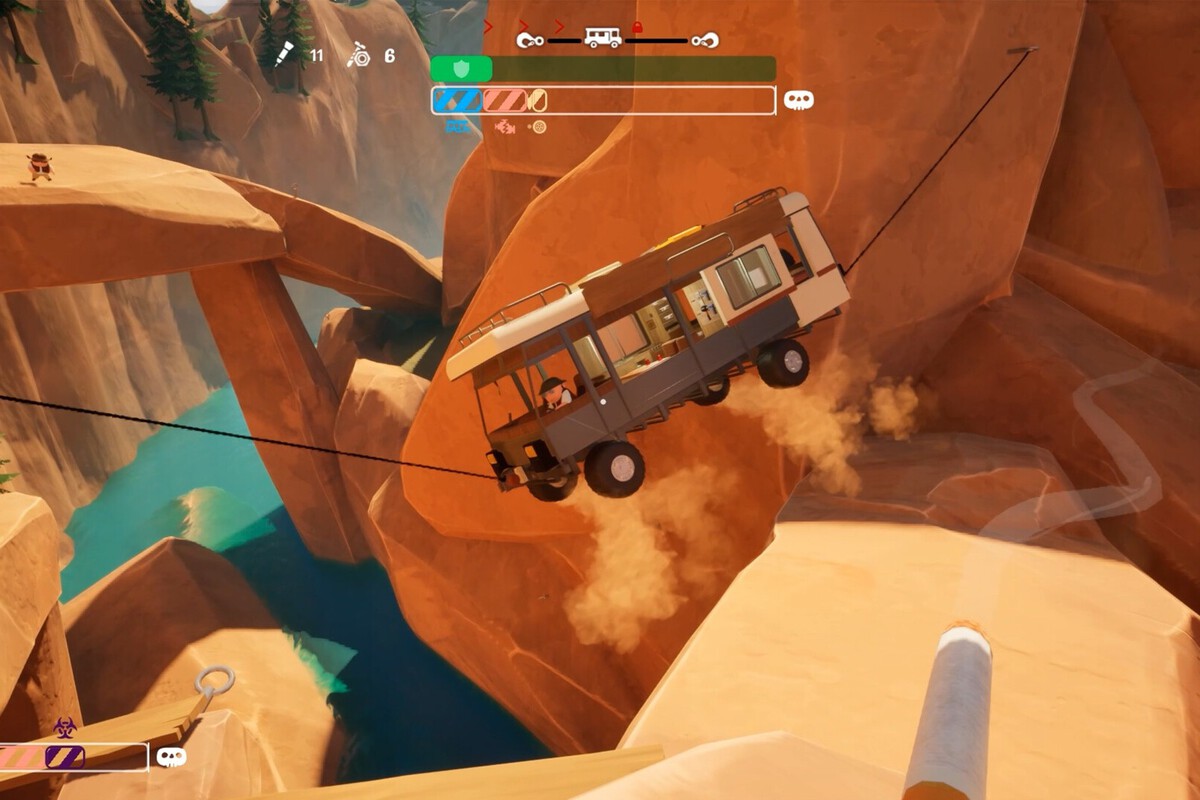Select the bolt and nut parts icon
Viewport: 1200px width, 800px height.
click(358, 54)
